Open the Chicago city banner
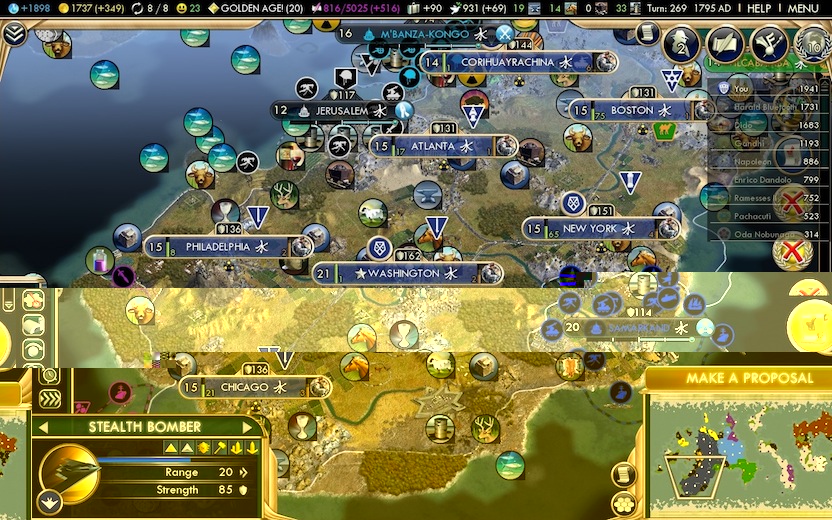The height and width of the screenshot is (520, 832). (x=245, y=387)
